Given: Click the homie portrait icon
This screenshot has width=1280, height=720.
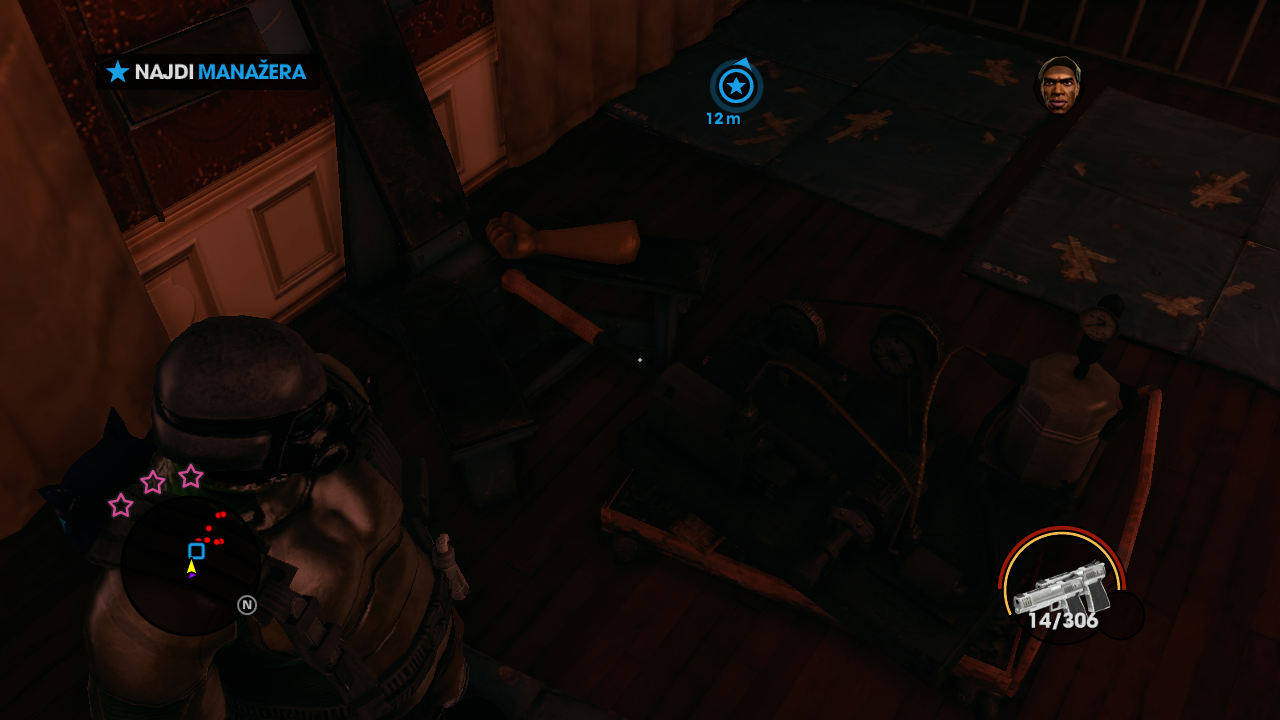Looking at the screenshot, I should [1059, 85].
